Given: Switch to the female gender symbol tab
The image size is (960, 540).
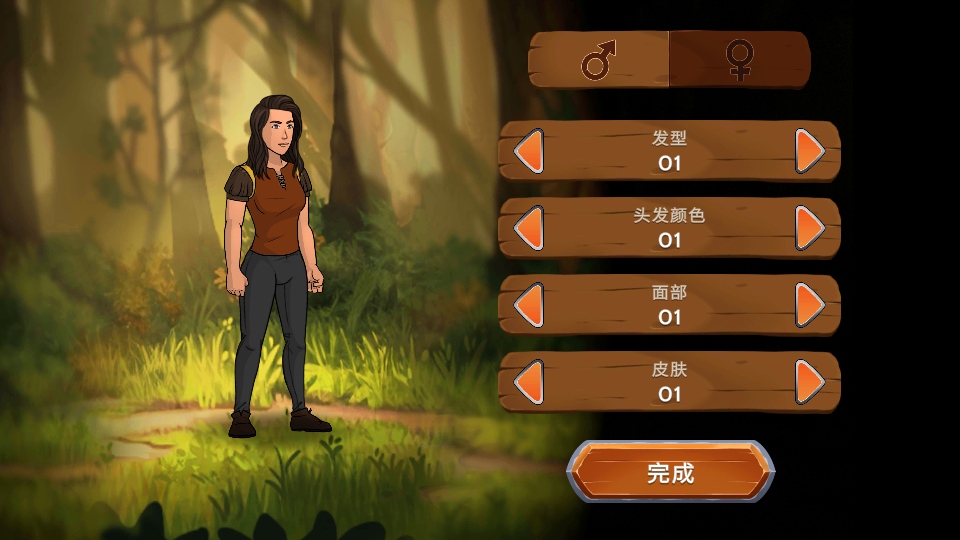Looking at the screenshot, I should [739, 60].
